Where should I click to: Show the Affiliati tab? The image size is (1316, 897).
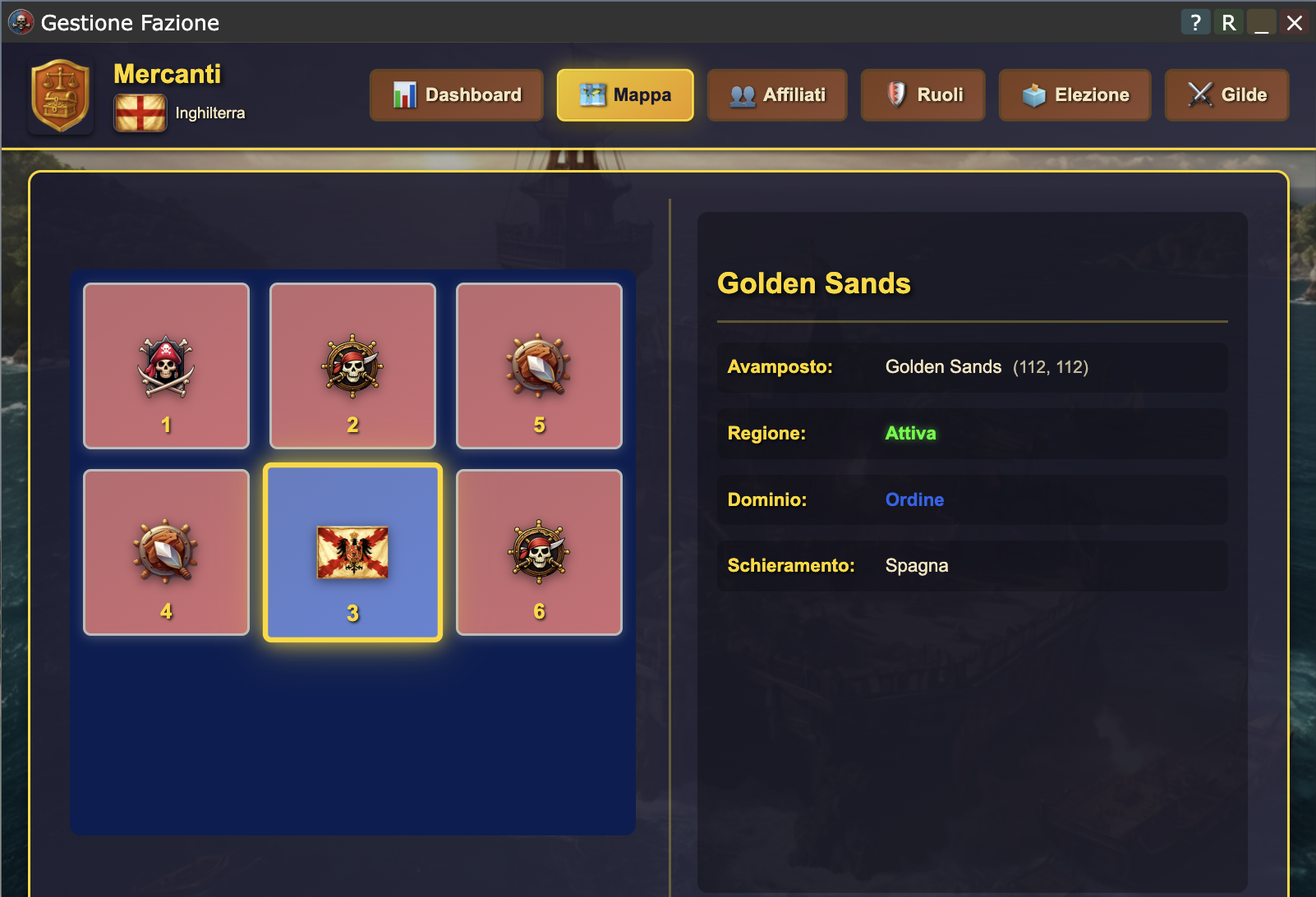point(777,95)
